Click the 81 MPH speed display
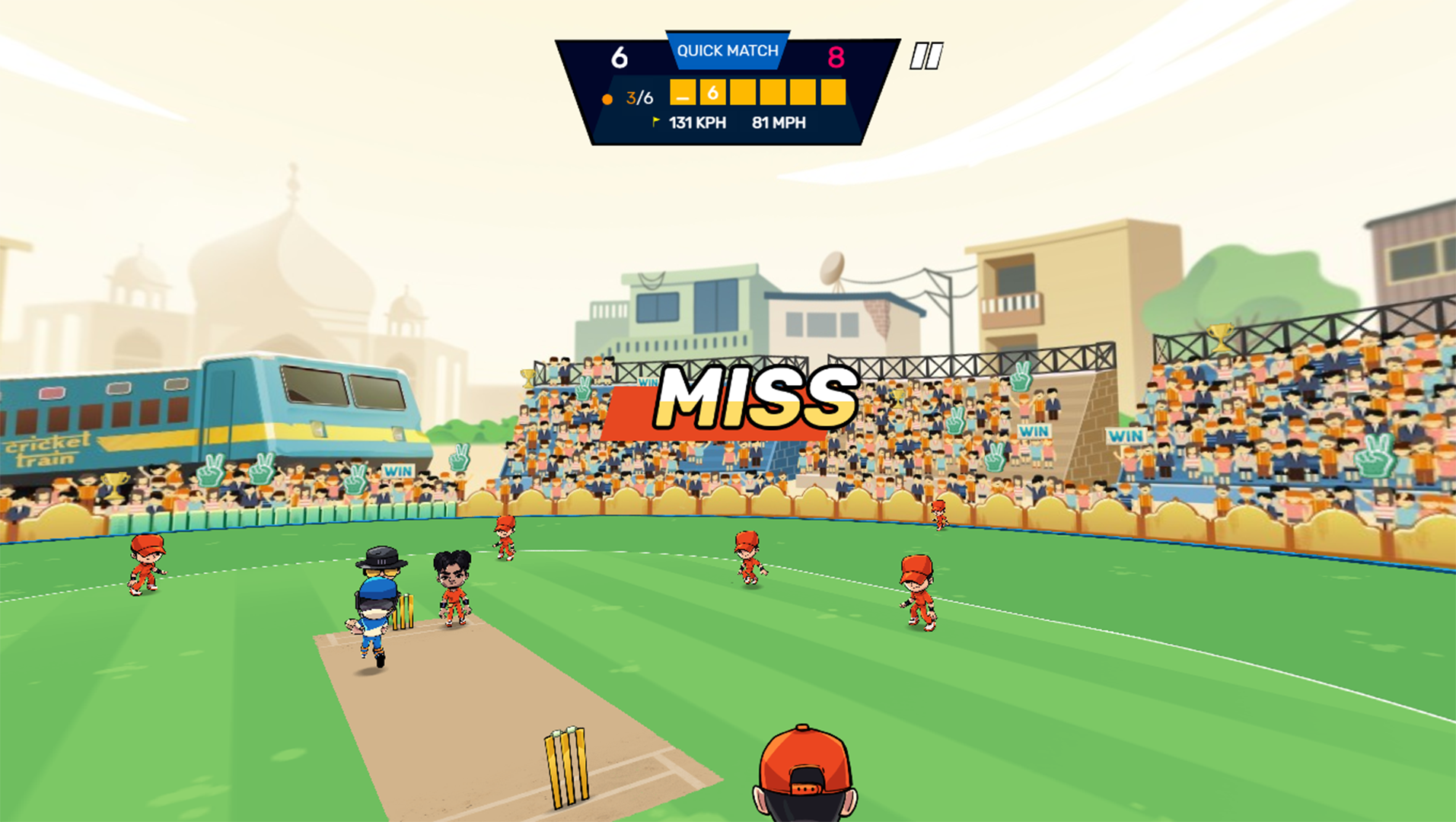This screenshot has height=822, width=1456. [x=778, y=122]
